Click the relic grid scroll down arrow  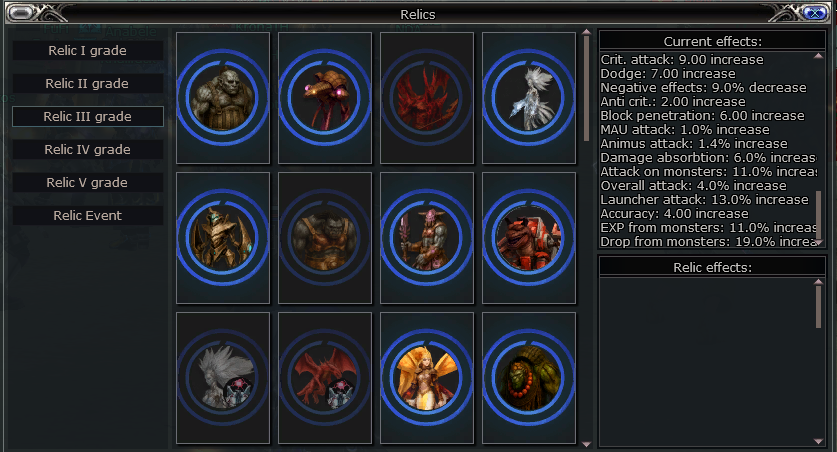(x=586, y=442)
